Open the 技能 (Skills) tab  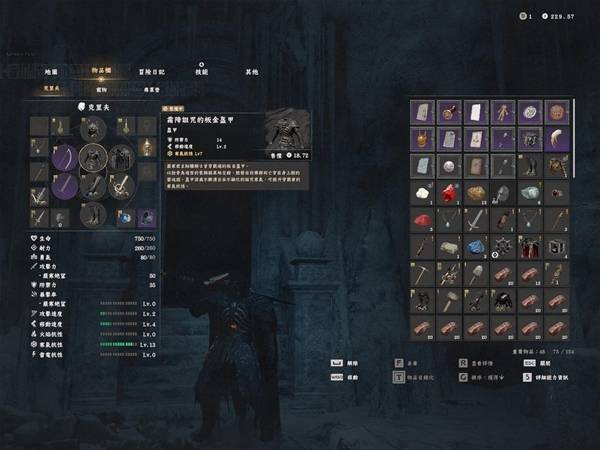201,72
